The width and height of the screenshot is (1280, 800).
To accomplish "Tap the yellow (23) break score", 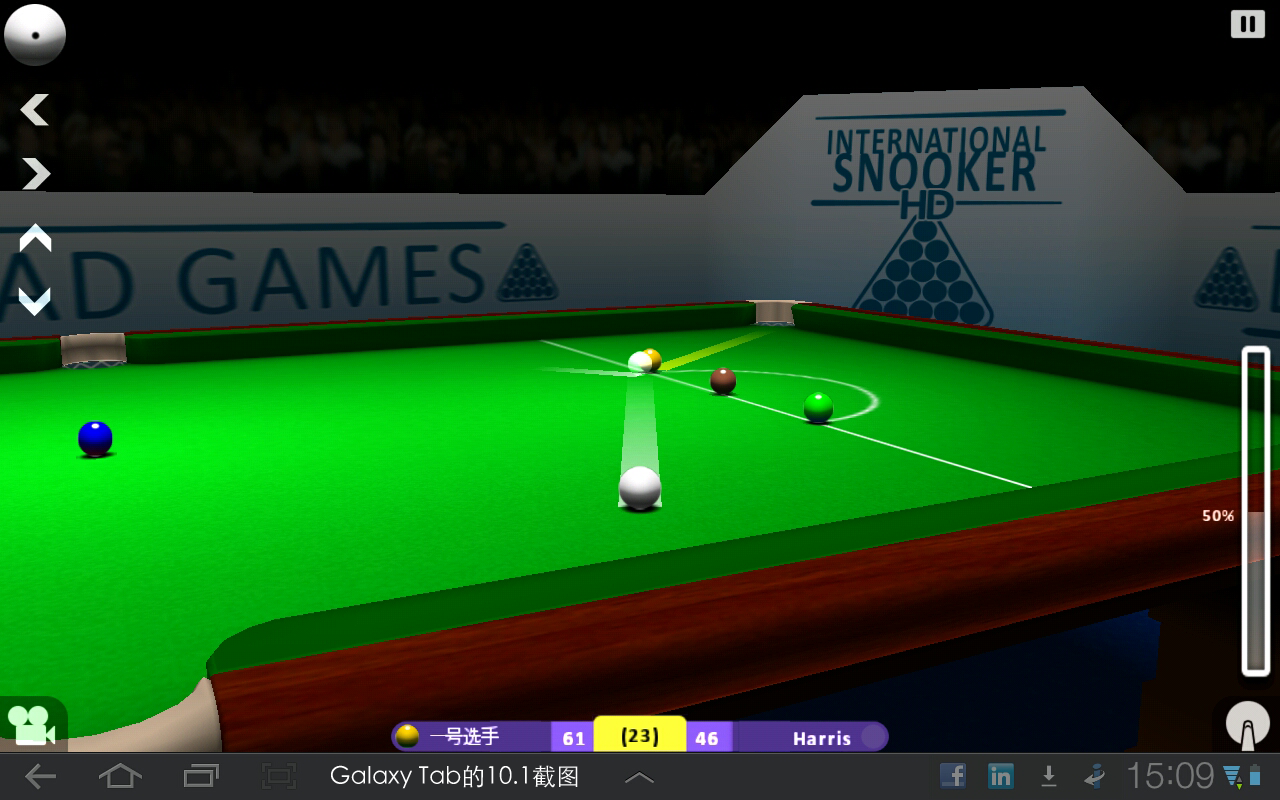I will (638, 735).
